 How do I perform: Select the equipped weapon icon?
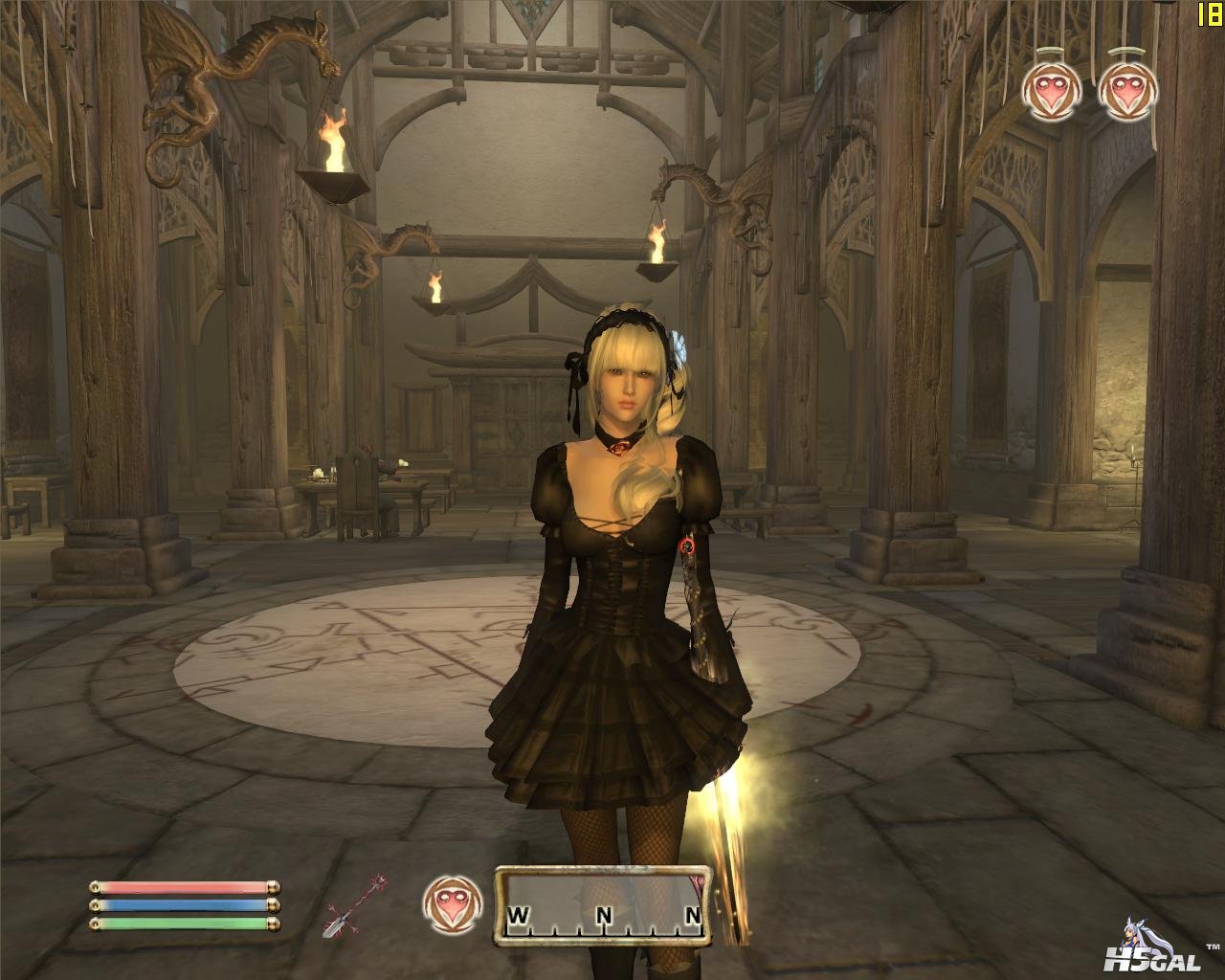click(355, 905)
